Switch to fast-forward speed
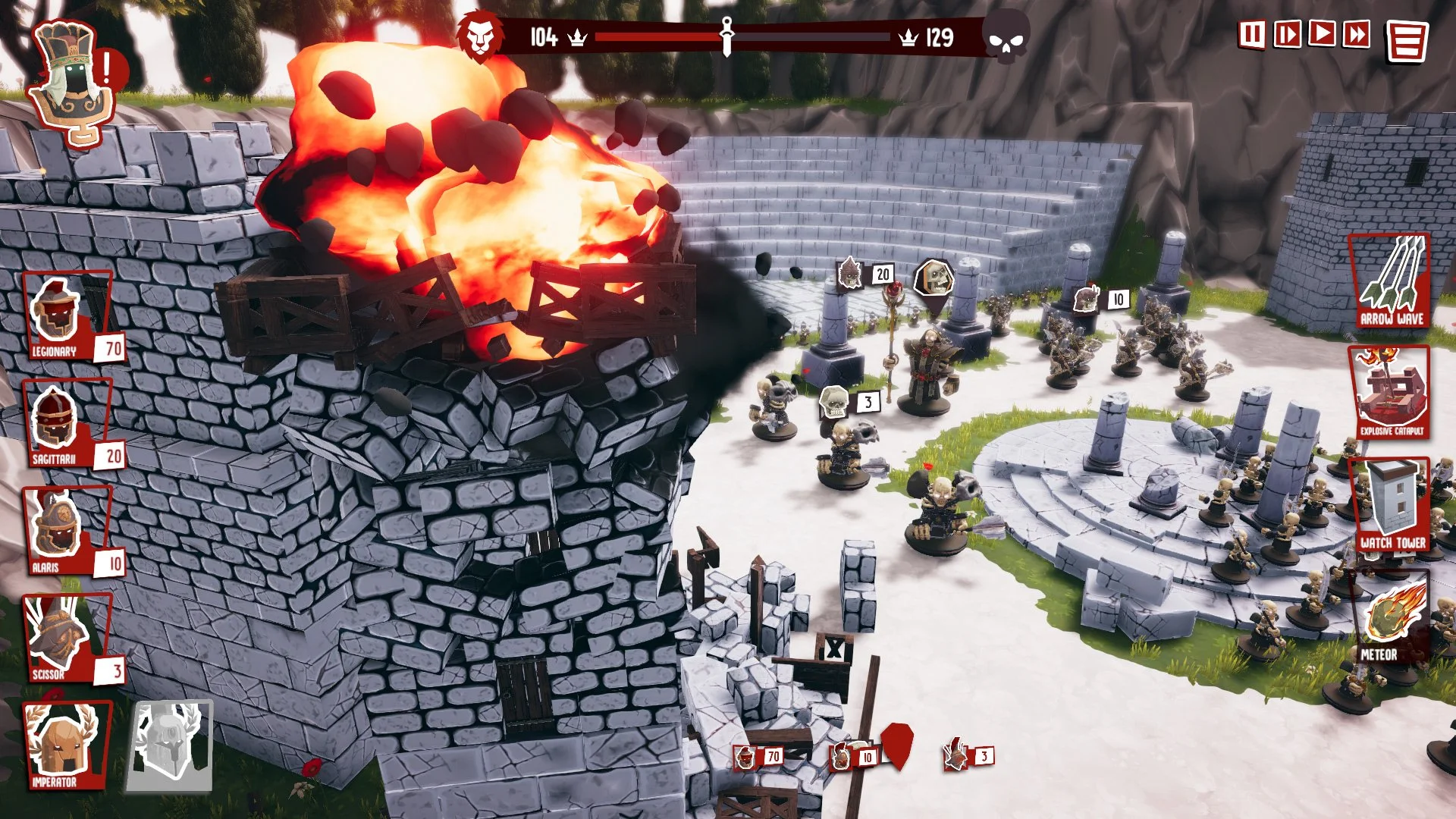The image size is (1456, 819). [x=1357, y=34]
